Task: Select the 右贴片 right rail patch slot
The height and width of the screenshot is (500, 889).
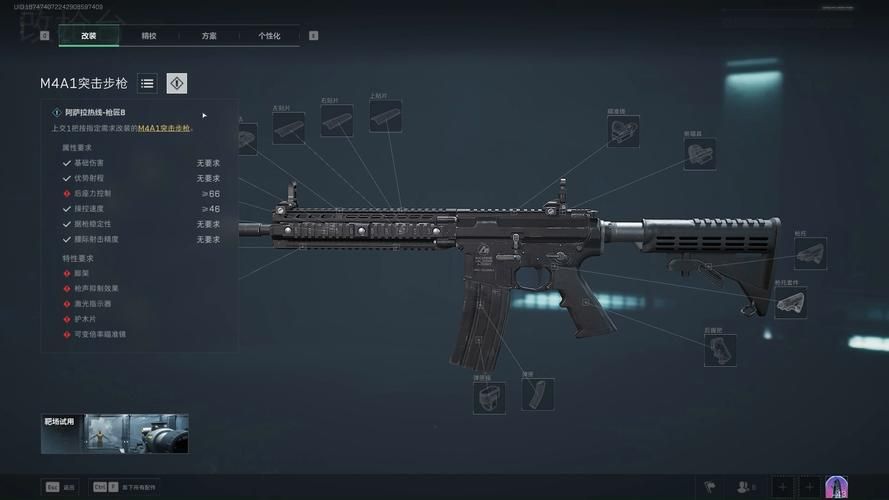Action: (337, 121)
